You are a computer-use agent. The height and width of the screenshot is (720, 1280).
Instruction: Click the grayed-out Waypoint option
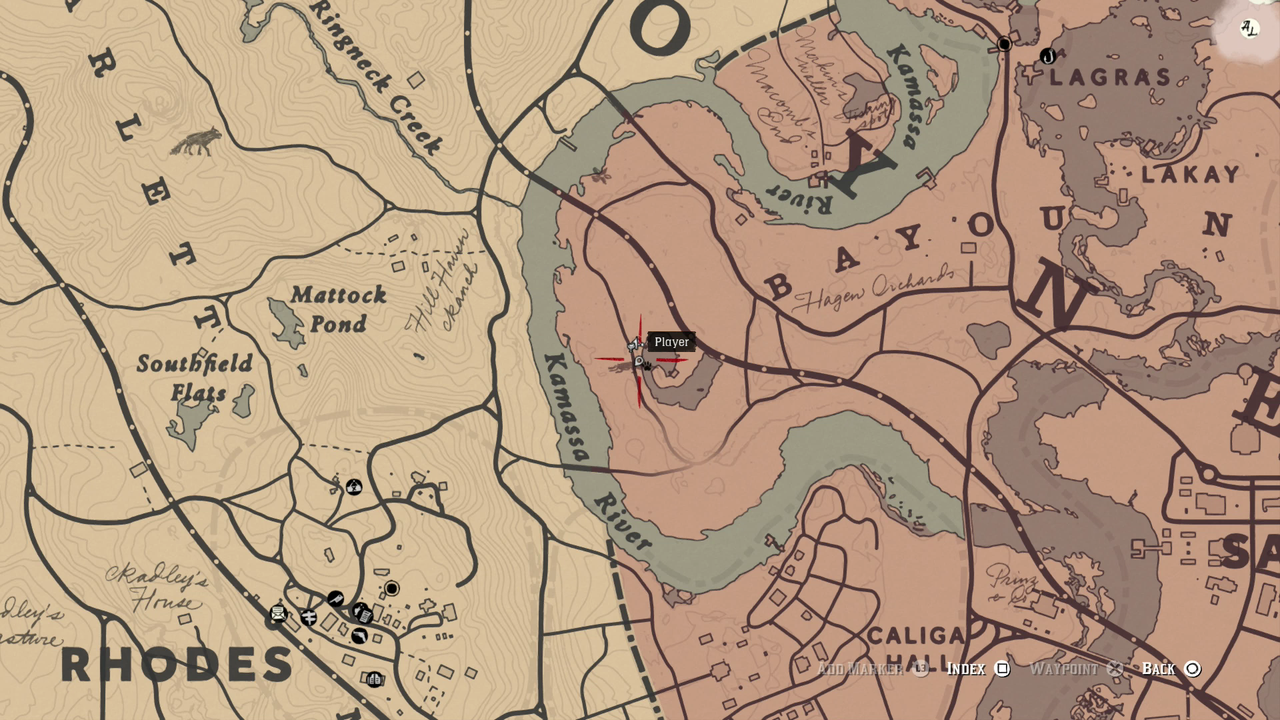pyautogui.click(x=1064, y=669)
